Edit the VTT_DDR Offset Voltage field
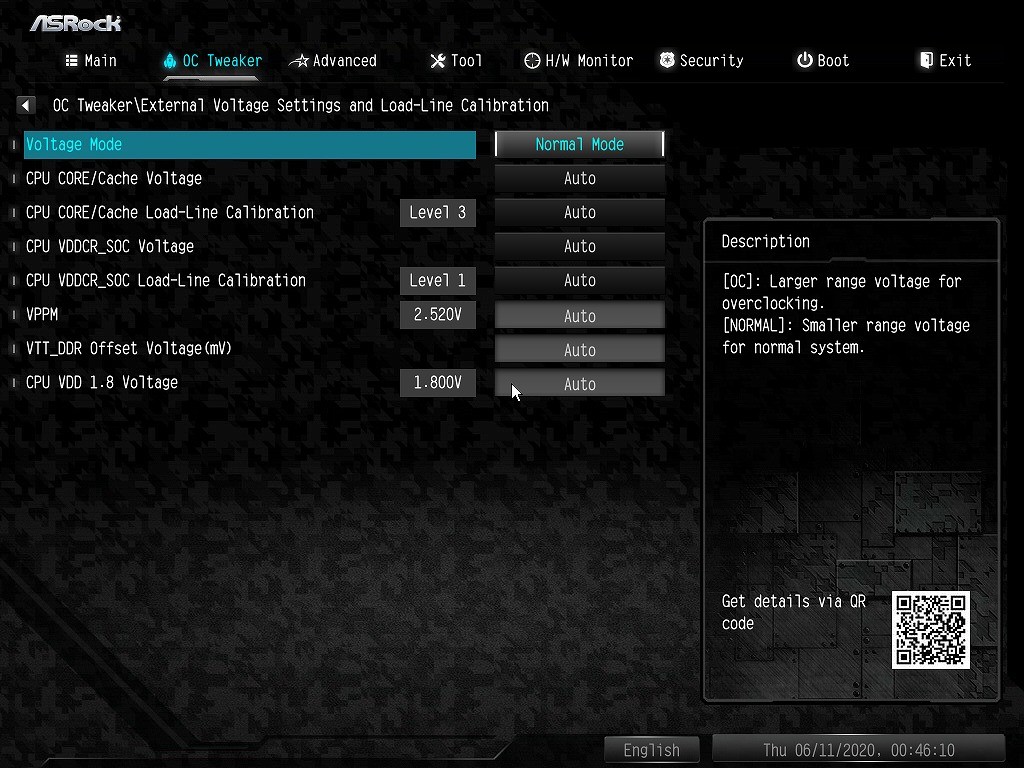This screenshot has width=1024, height=768. [x=580, y=350]
